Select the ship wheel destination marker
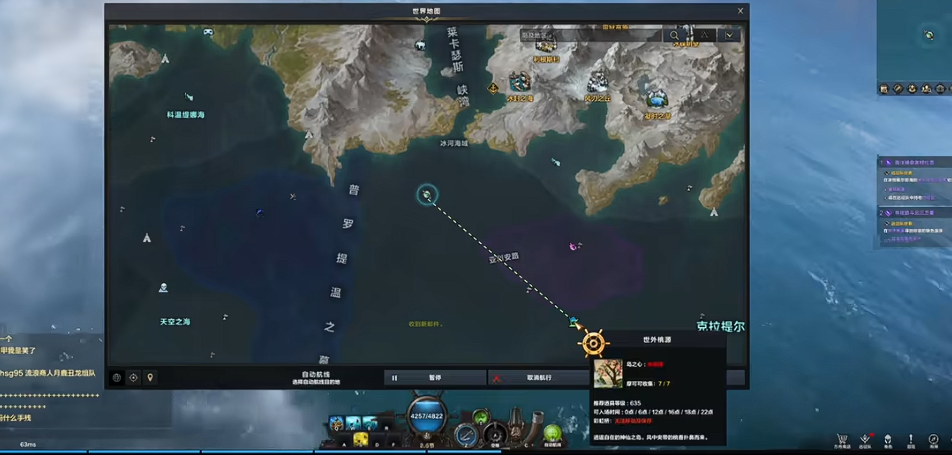 [593, 343]
